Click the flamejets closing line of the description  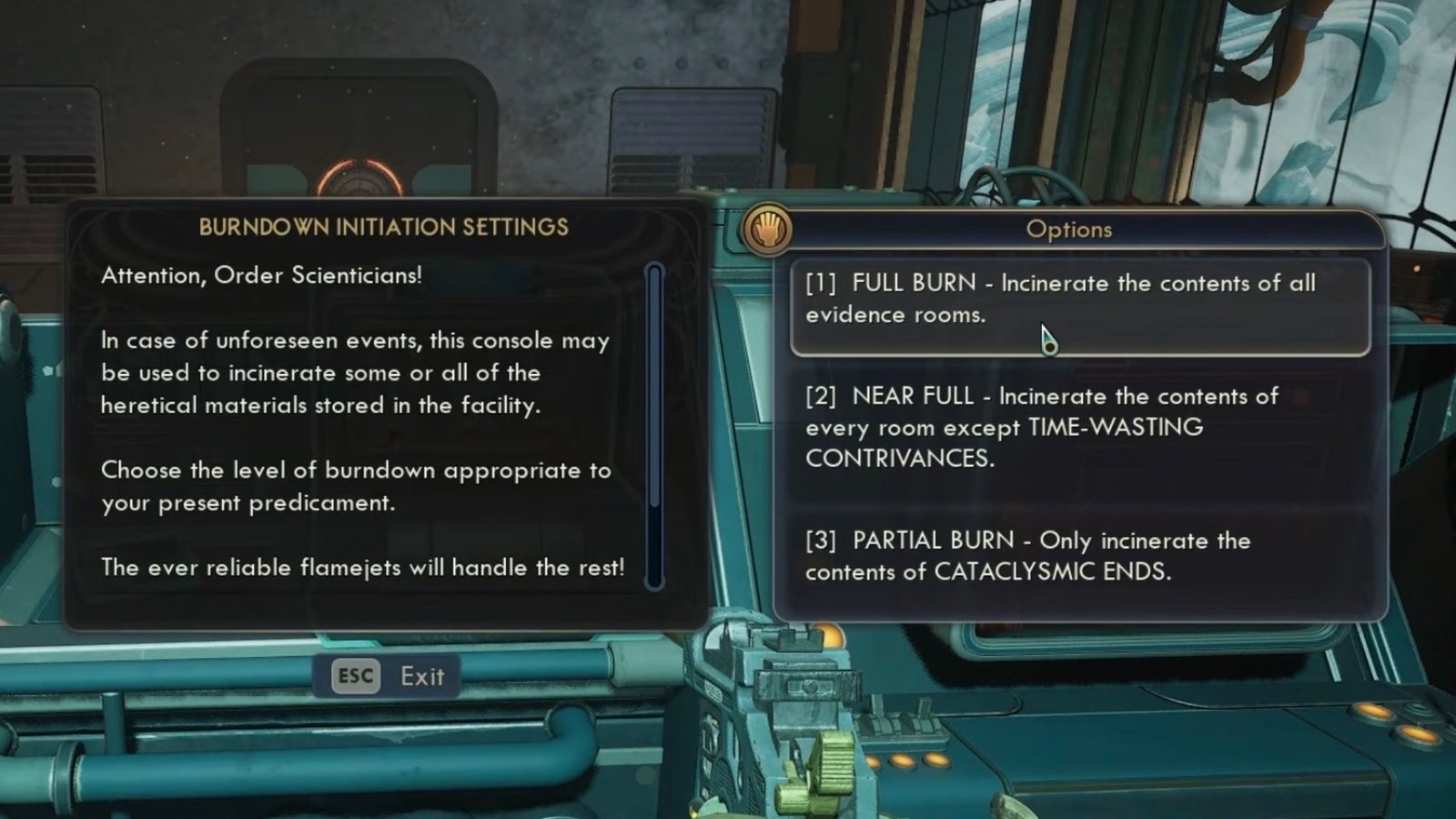click(363, 566)
